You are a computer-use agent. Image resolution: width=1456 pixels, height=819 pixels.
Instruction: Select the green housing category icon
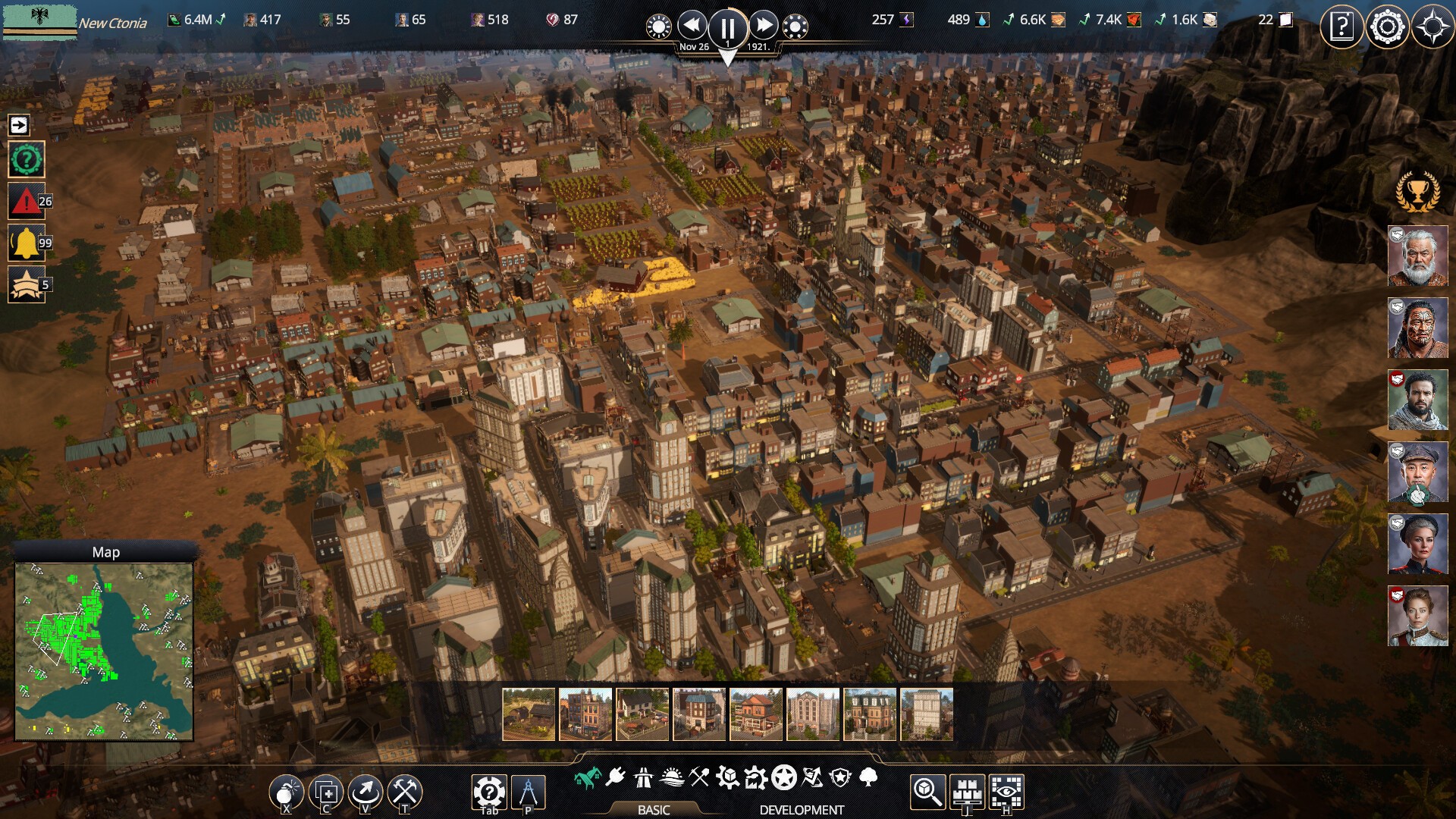[587, 777]
